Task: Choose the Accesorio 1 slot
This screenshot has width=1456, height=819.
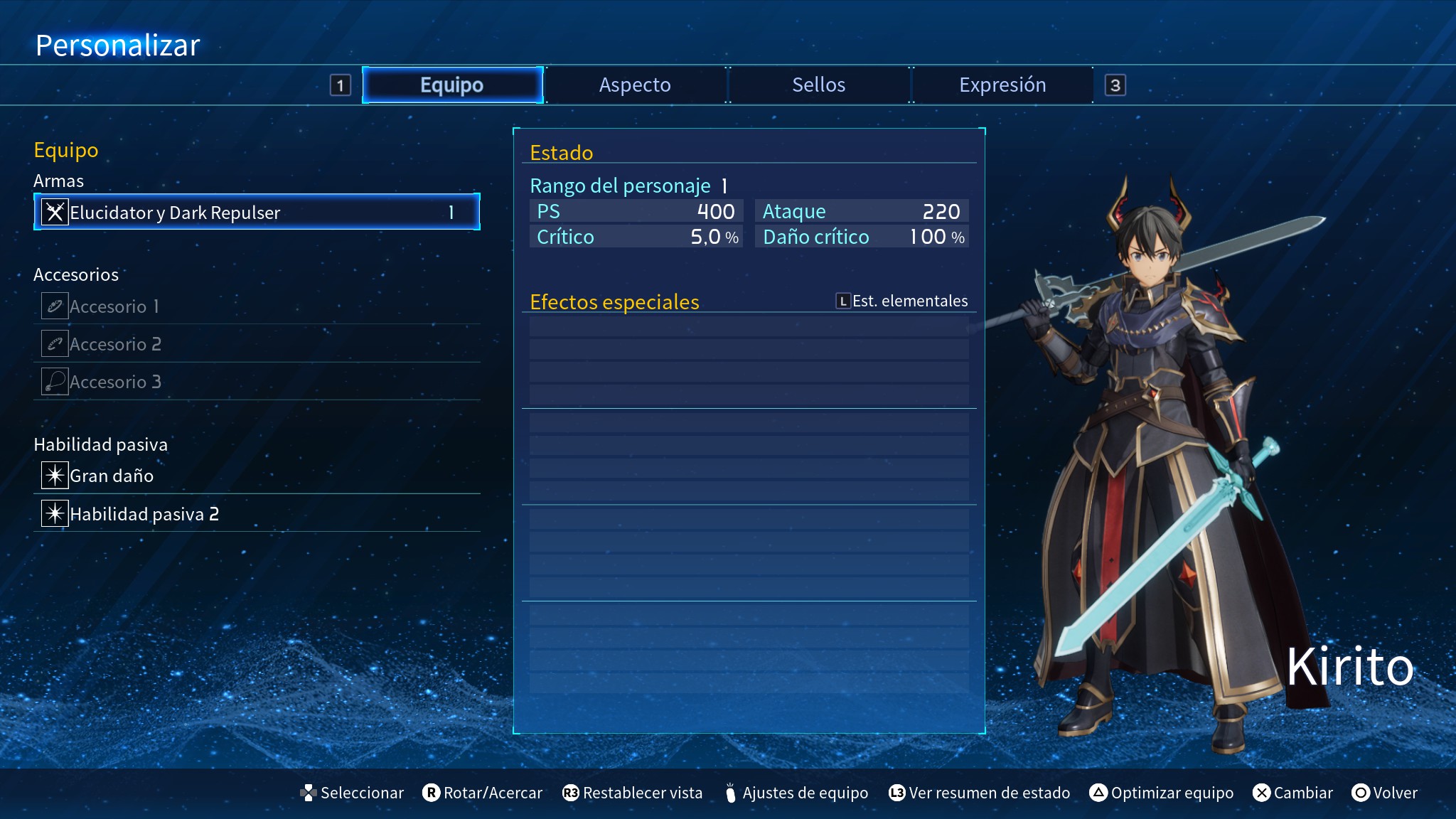Action: tap(257, 306)
